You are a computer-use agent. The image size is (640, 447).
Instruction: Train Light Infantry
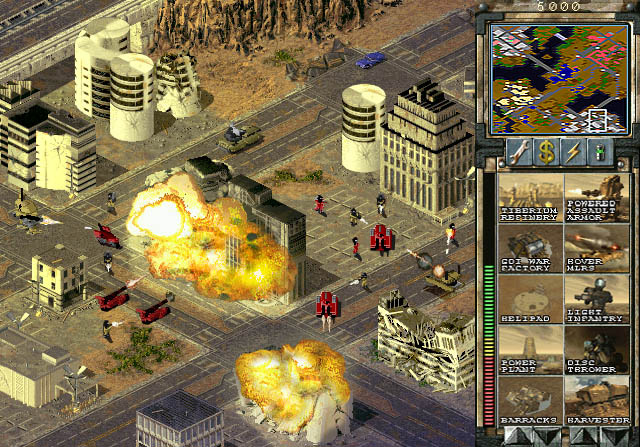(594, 299)
